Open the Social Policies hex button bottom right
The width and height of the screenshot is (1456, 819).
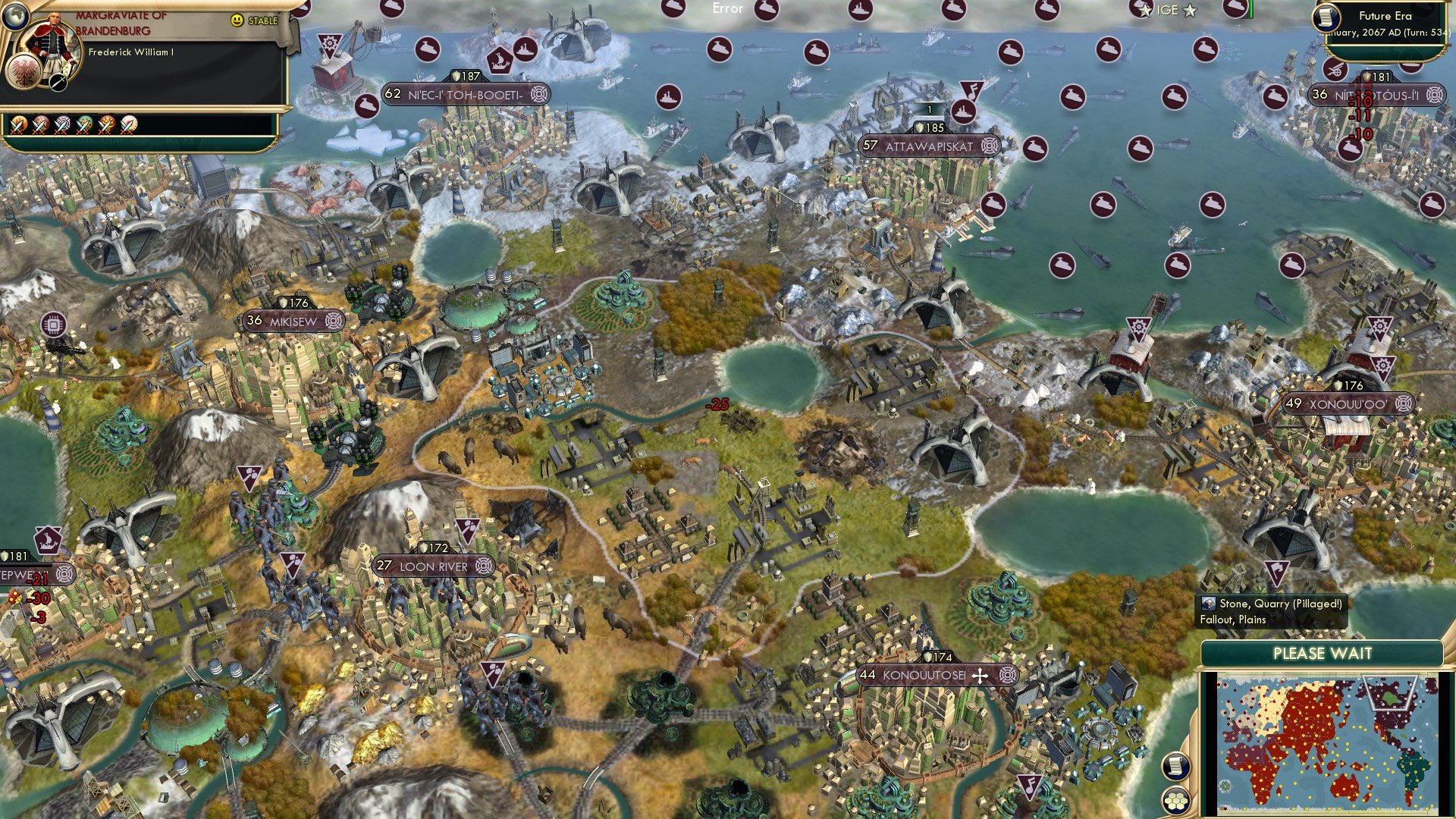pyautogui.click(x=1176, y=802)
